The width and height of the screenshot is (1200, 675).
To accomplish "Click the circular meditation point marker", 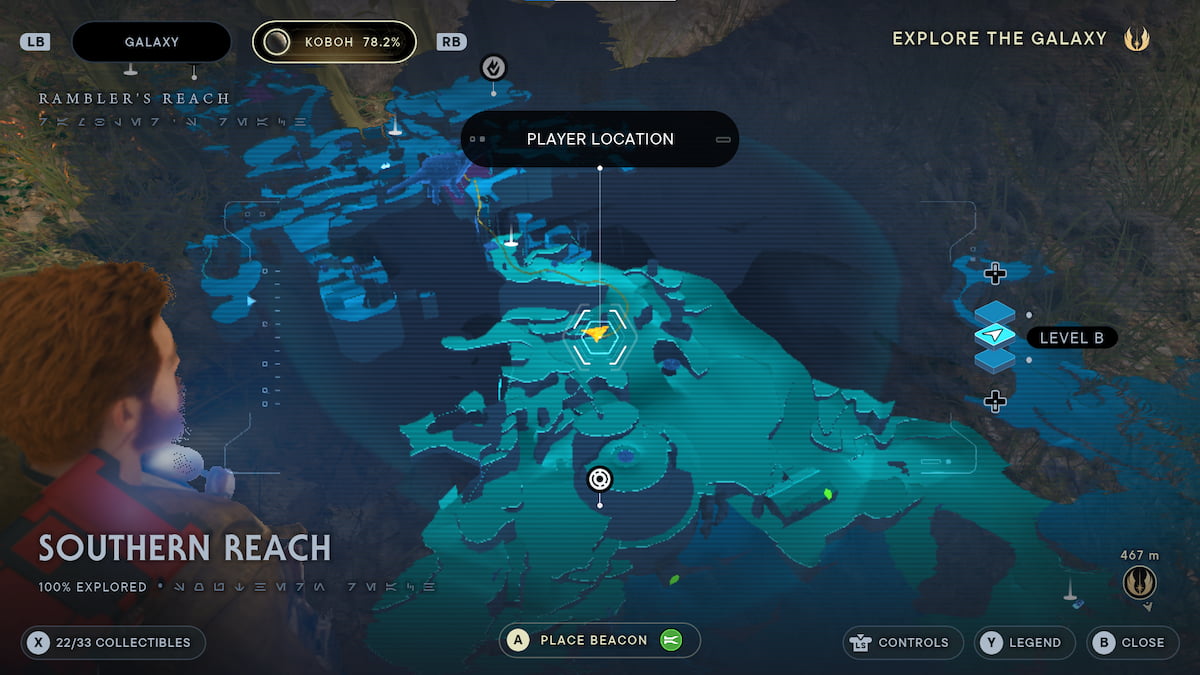I will pyautogui.click(x=599, y=480).
